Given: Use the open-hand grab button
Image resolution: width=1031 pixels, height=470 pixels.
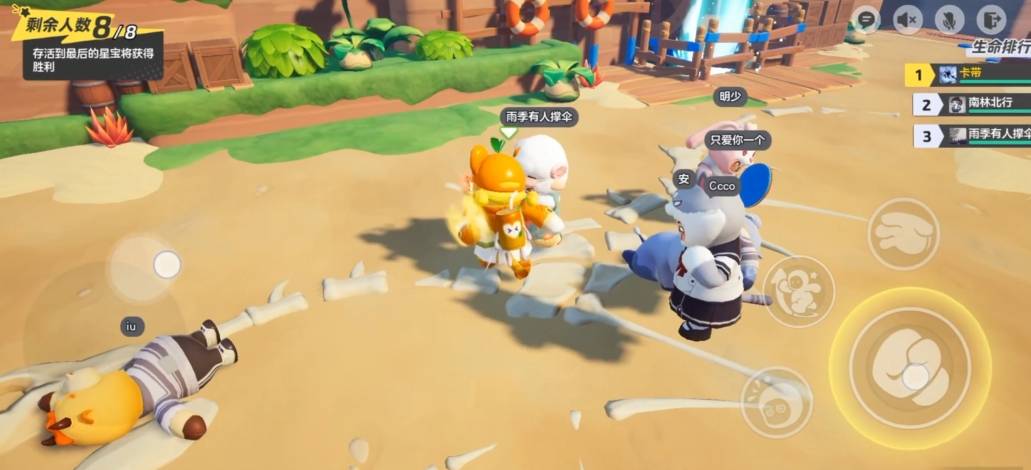Looking at the screenshot, I should [902, 233].
